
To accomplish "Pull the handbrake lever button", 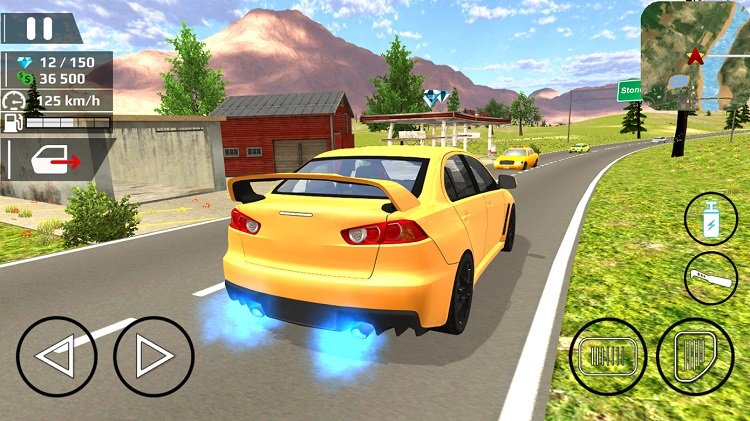I will (711, 277).
